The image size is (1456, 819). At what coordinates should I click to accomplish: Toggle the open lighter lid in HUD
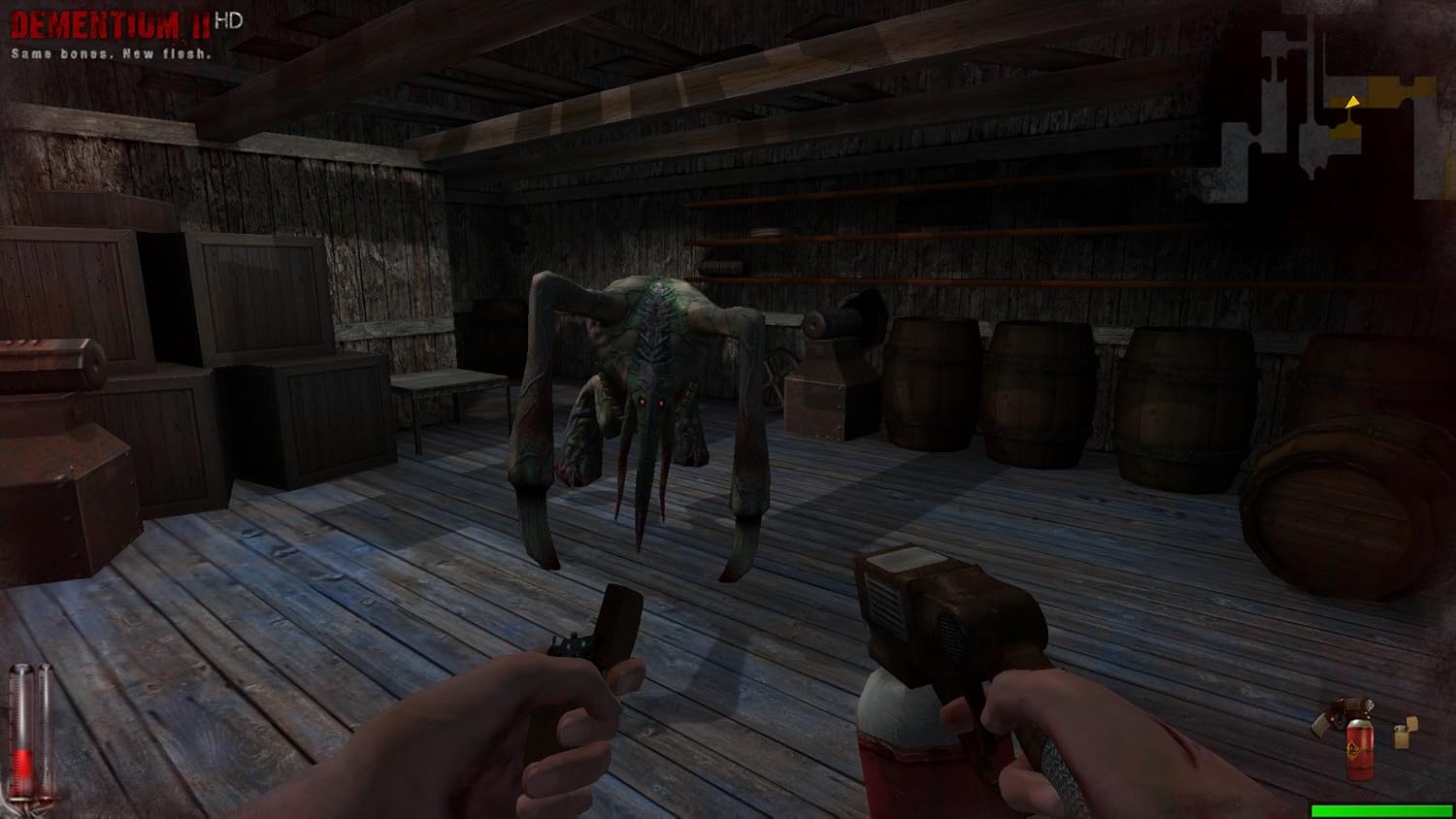click(x=1412, y=722)
